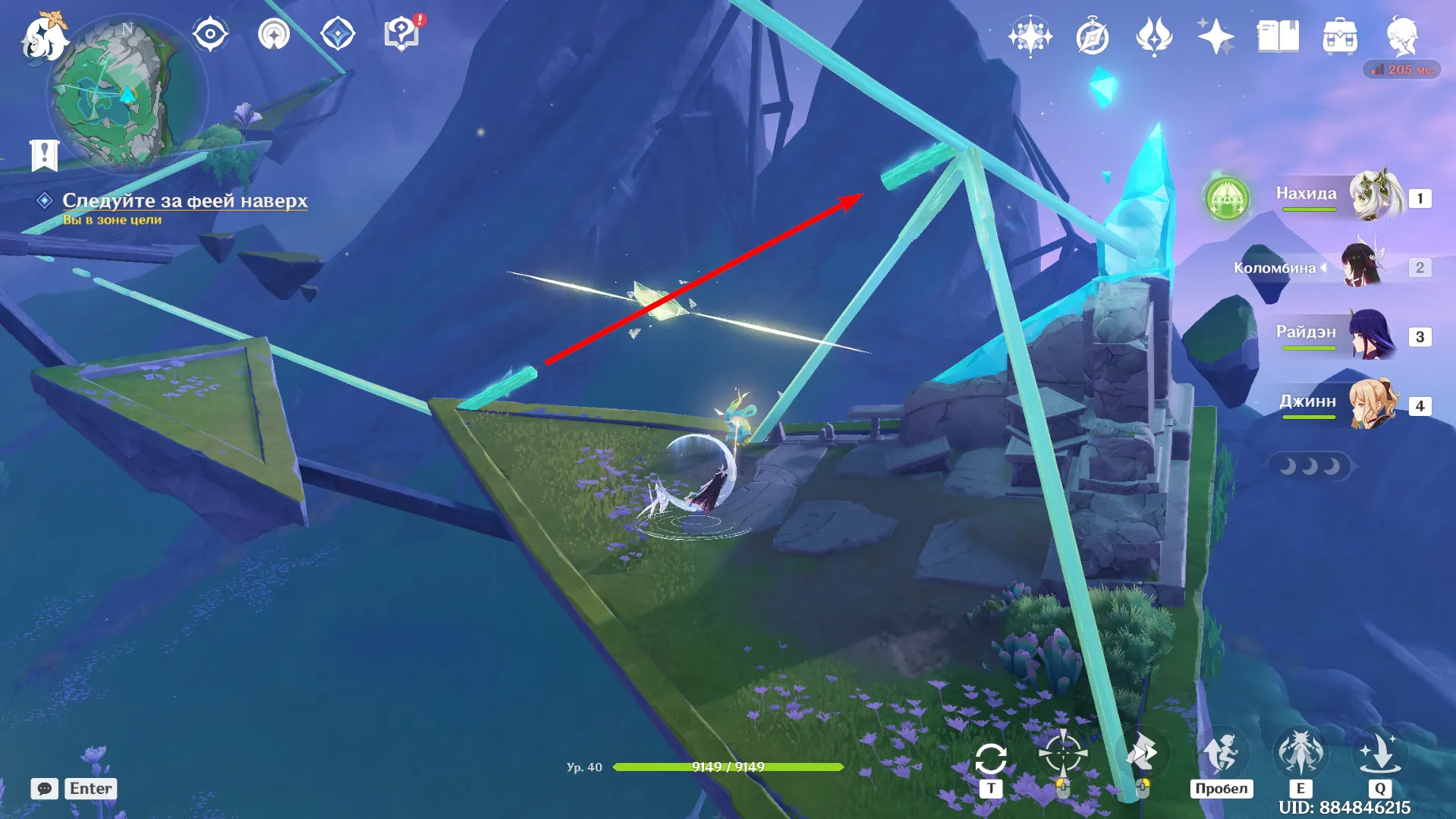Open the tutorials icon with red alert

click(403, 33)
